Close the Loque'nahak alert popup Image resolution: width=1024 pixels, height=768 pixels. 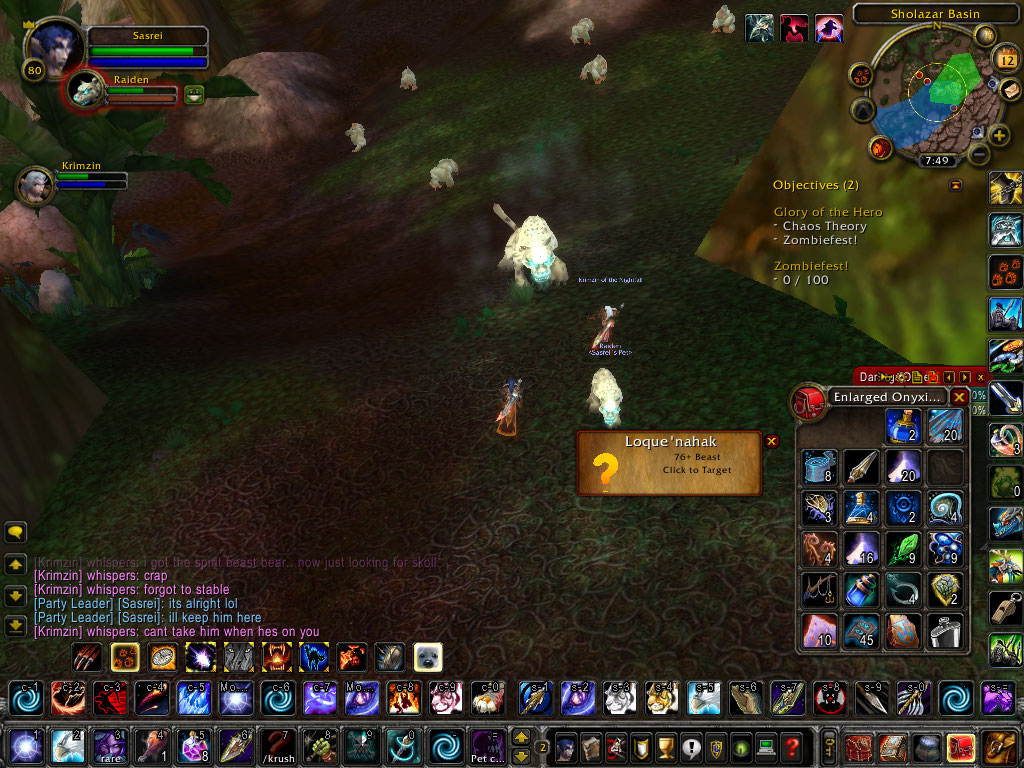click(x=771, y=441)
